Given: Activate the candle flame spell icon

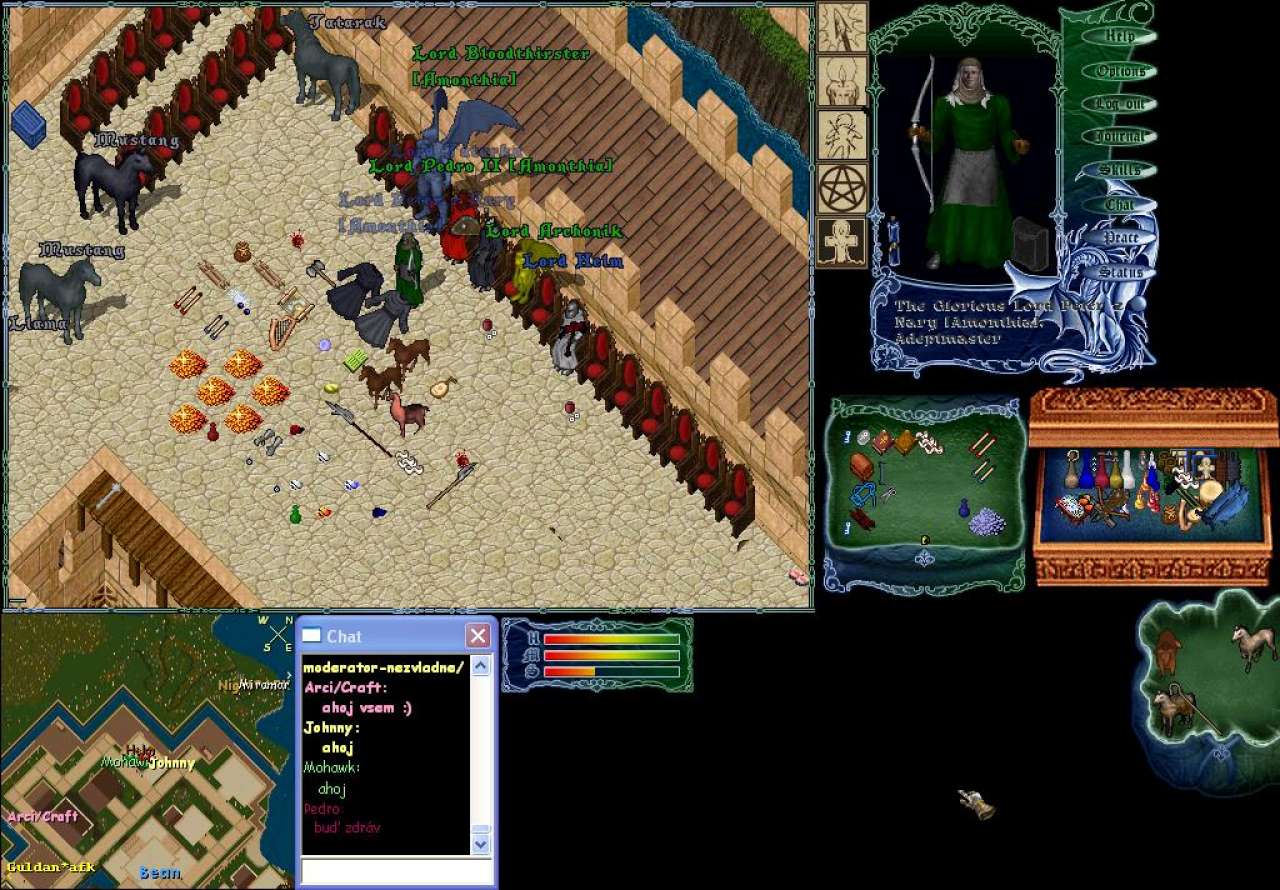Looking at the screenshot, I should [842, 81].
